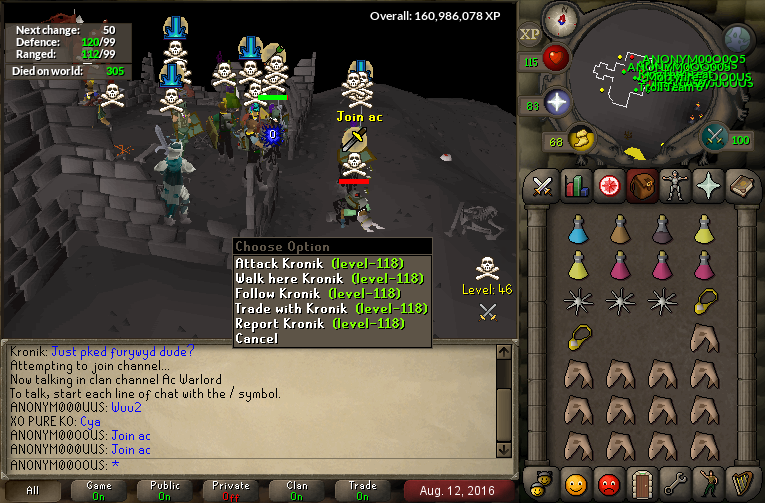Switch to the Prayer tab
This screenshot has height=504, width=765.
708,186
